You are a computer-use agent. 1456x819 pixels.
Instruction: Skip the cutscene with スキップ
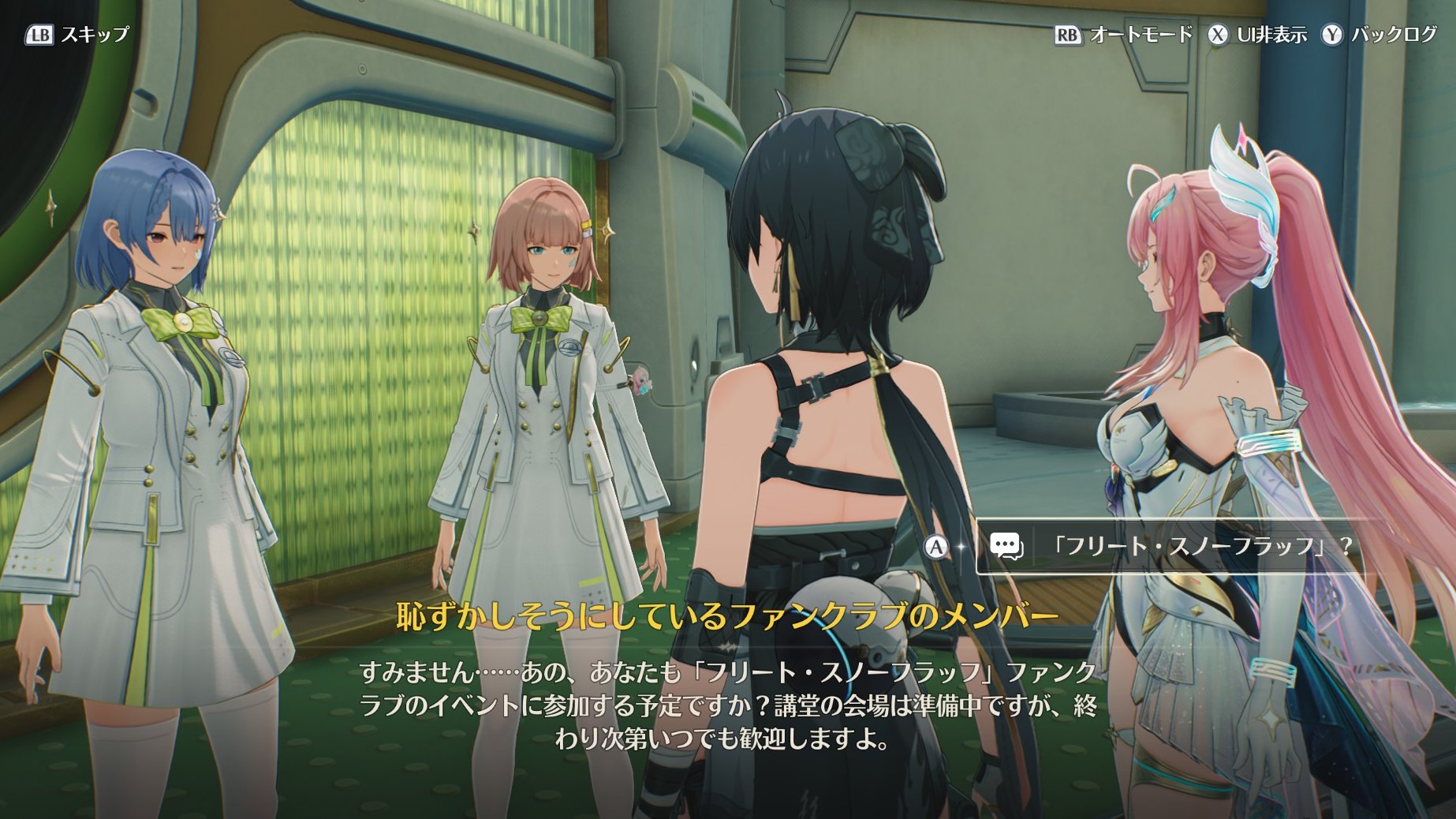77,35
